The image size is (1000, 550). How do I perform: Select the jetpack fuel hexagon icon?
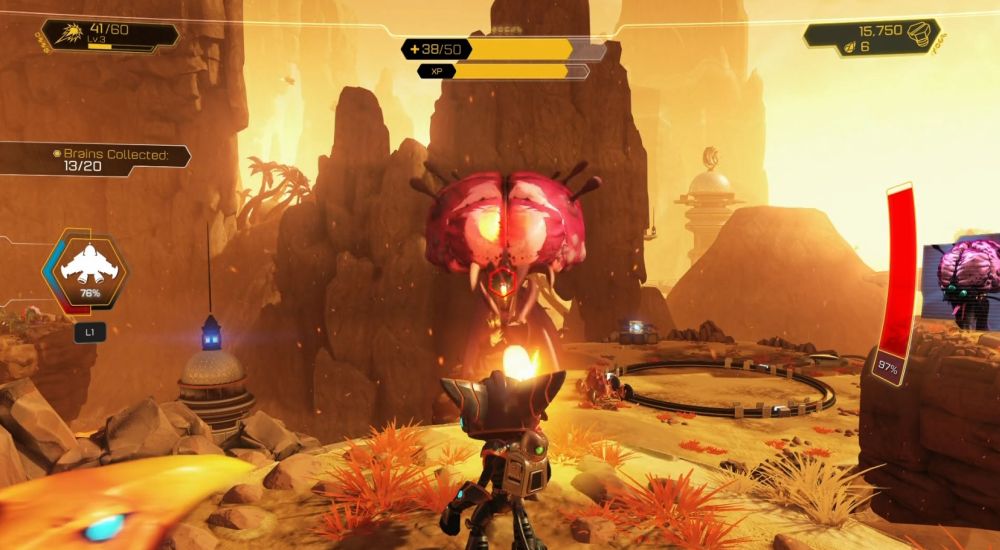[x=84, y=270]
